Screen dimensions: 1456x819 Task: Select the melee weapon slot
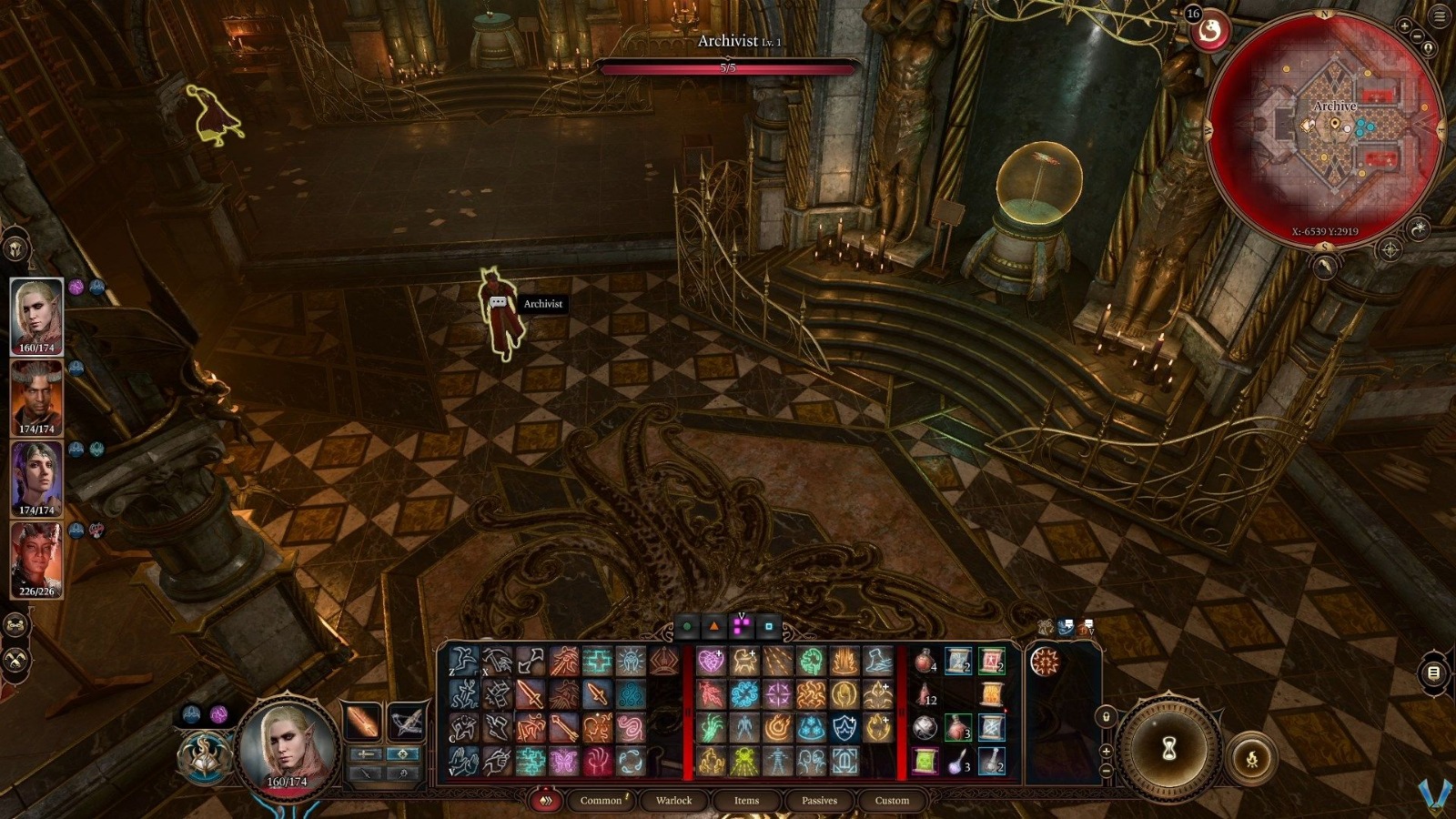coord(361,722)
